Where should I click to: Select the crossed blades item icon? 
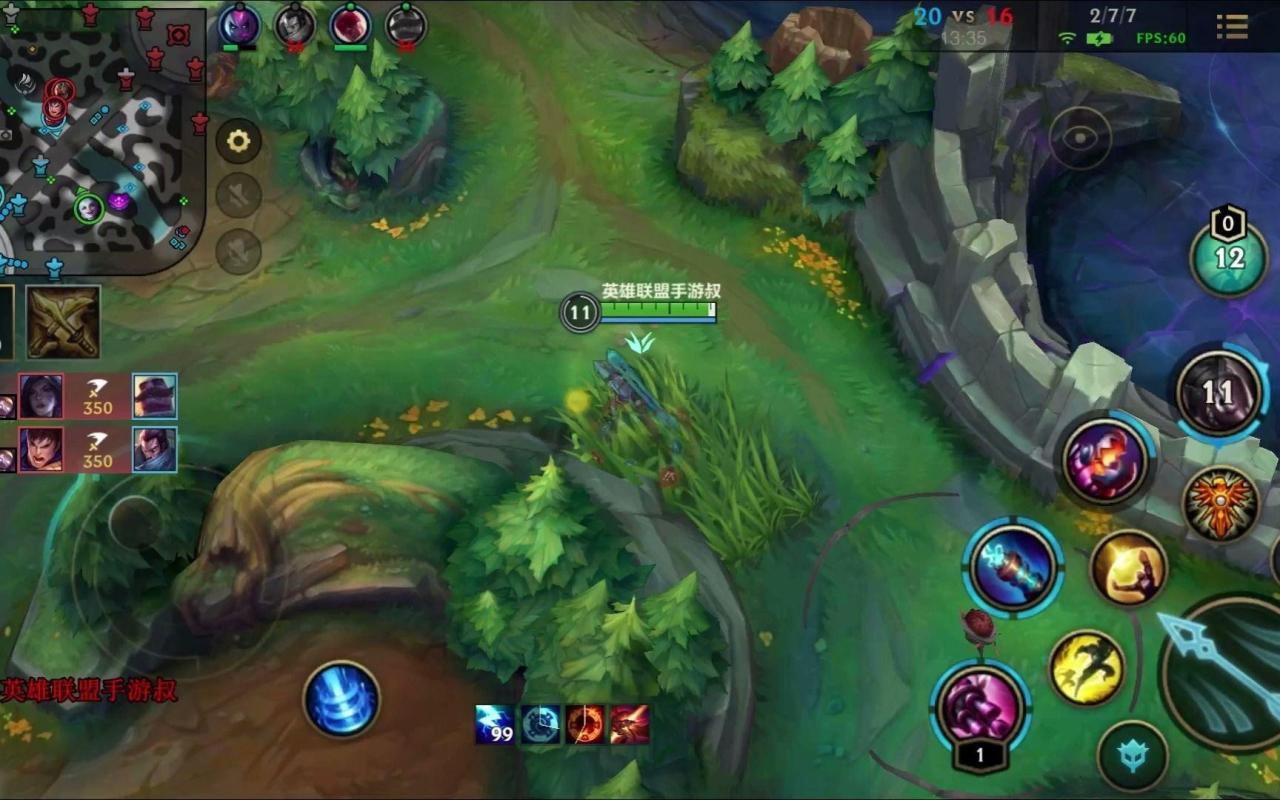click(63, 322)
